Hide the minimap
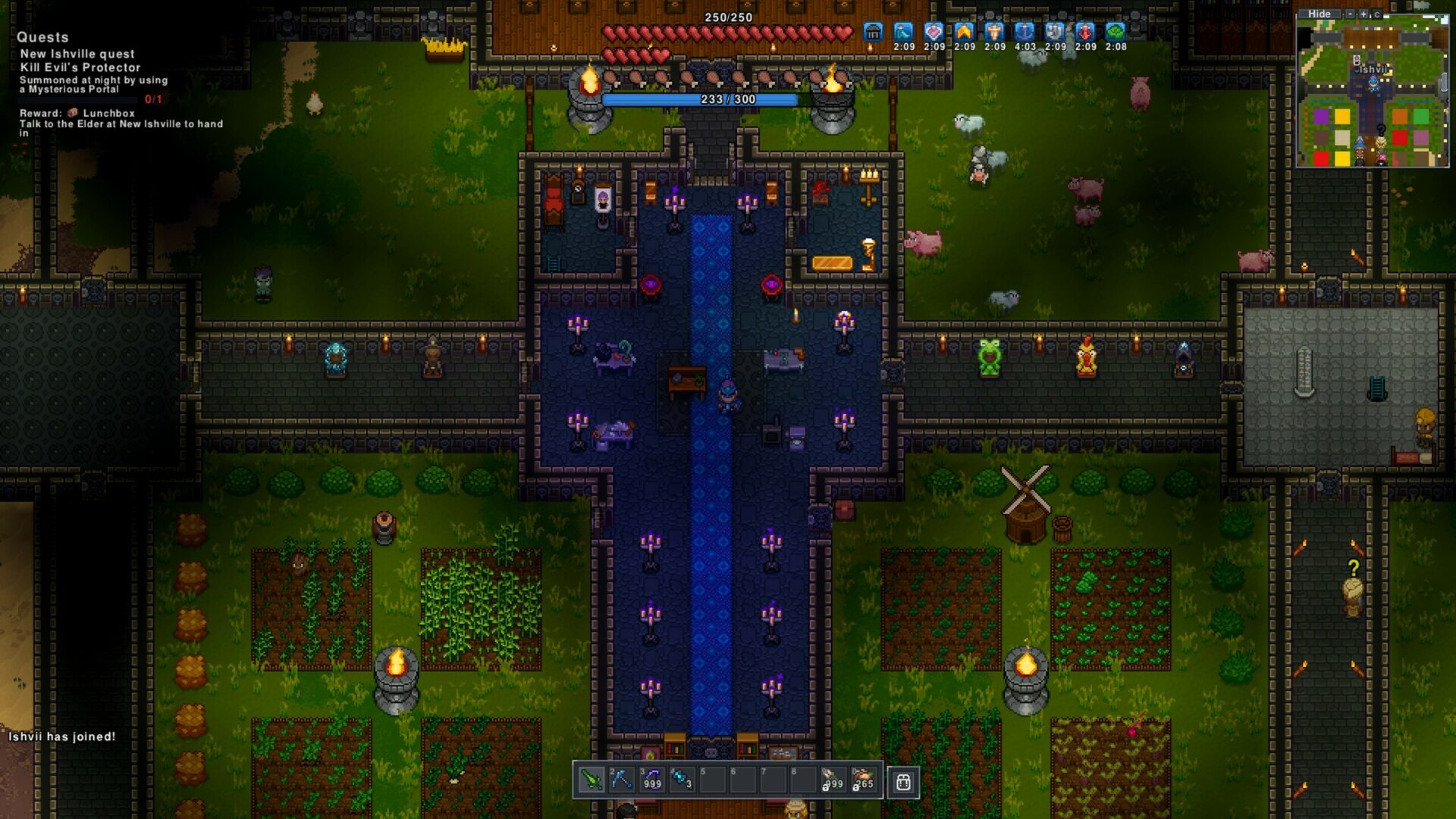Screen dimensions: 1456x819 [x=1319, y=14]
